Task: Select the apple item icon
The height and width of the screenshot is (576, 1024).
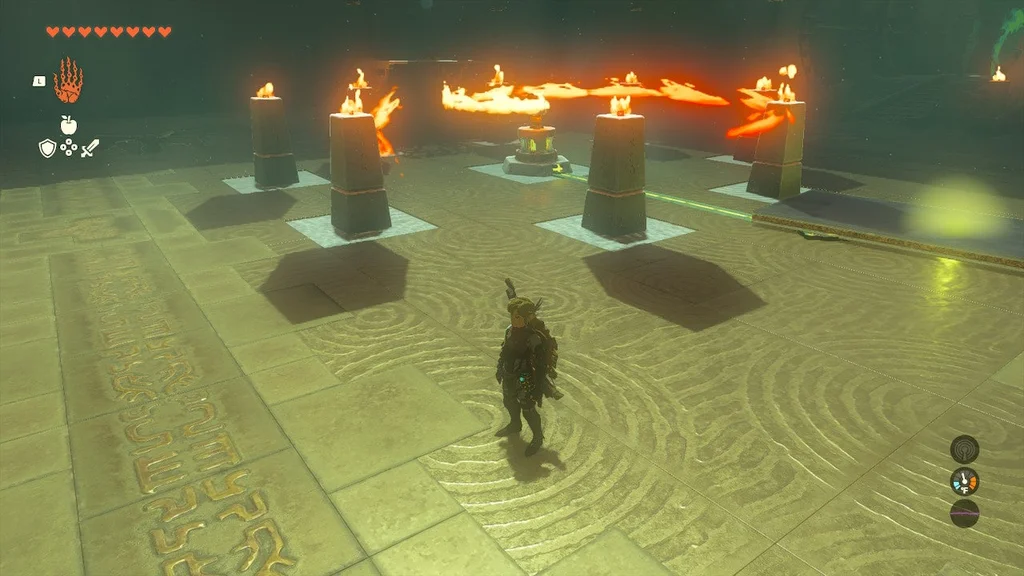Action: point(68,124)
